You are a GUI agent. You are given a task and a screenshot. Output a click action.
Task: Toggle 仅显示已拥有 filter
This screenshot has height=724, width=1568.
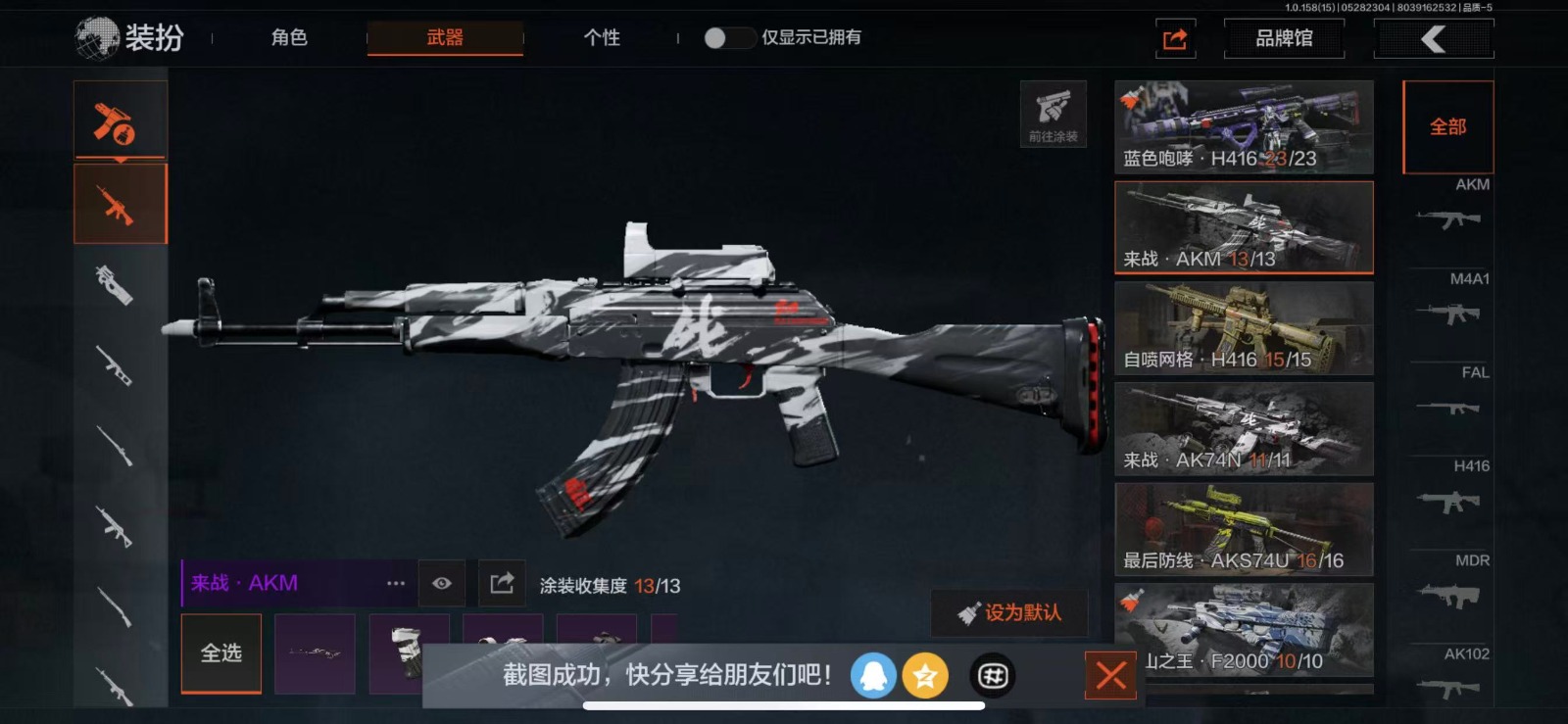tap(729, 38)
